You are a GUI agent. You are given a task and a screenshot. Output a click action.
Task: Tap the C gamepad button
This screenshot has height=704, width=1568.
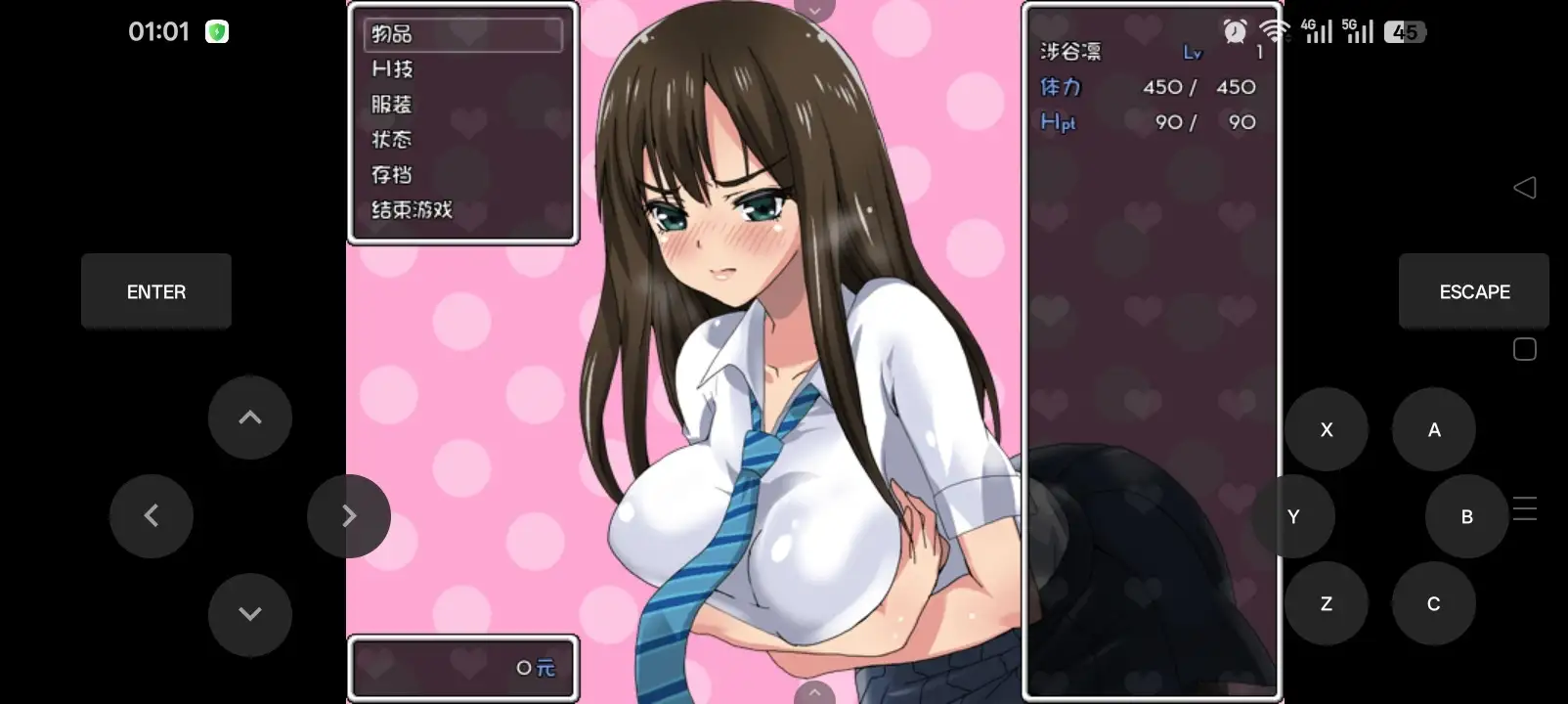point(1433,603)
